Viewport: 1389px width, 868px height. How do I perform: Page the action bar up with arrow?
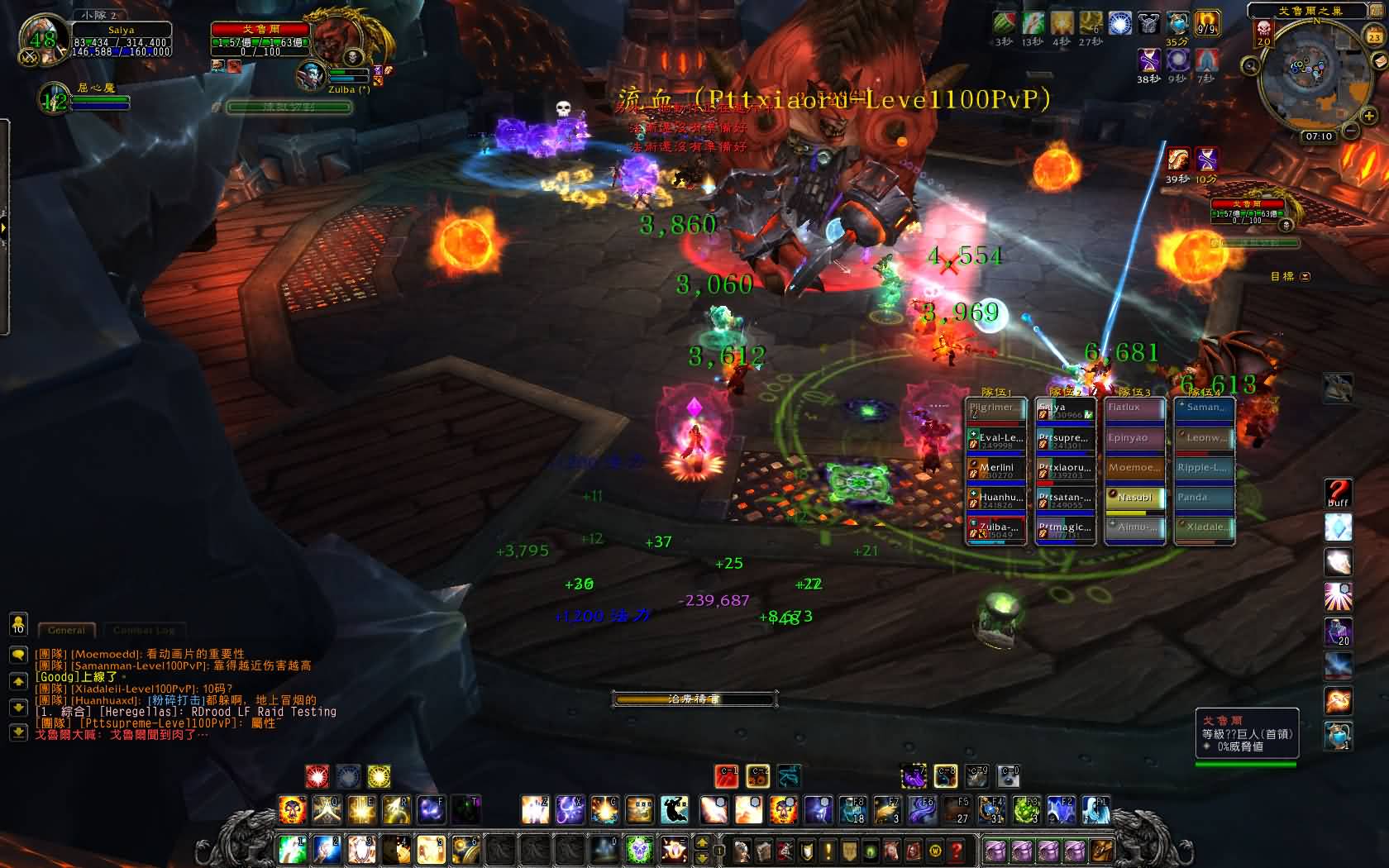pyautogui.click(x=702, y=842)
